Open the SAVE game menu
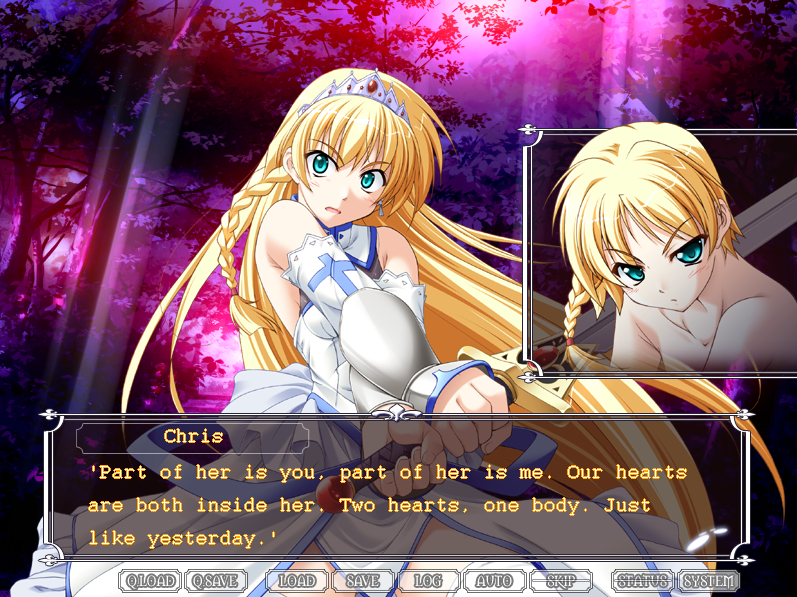Viewport: 797px width, 597px height. [x=362, y=581]
